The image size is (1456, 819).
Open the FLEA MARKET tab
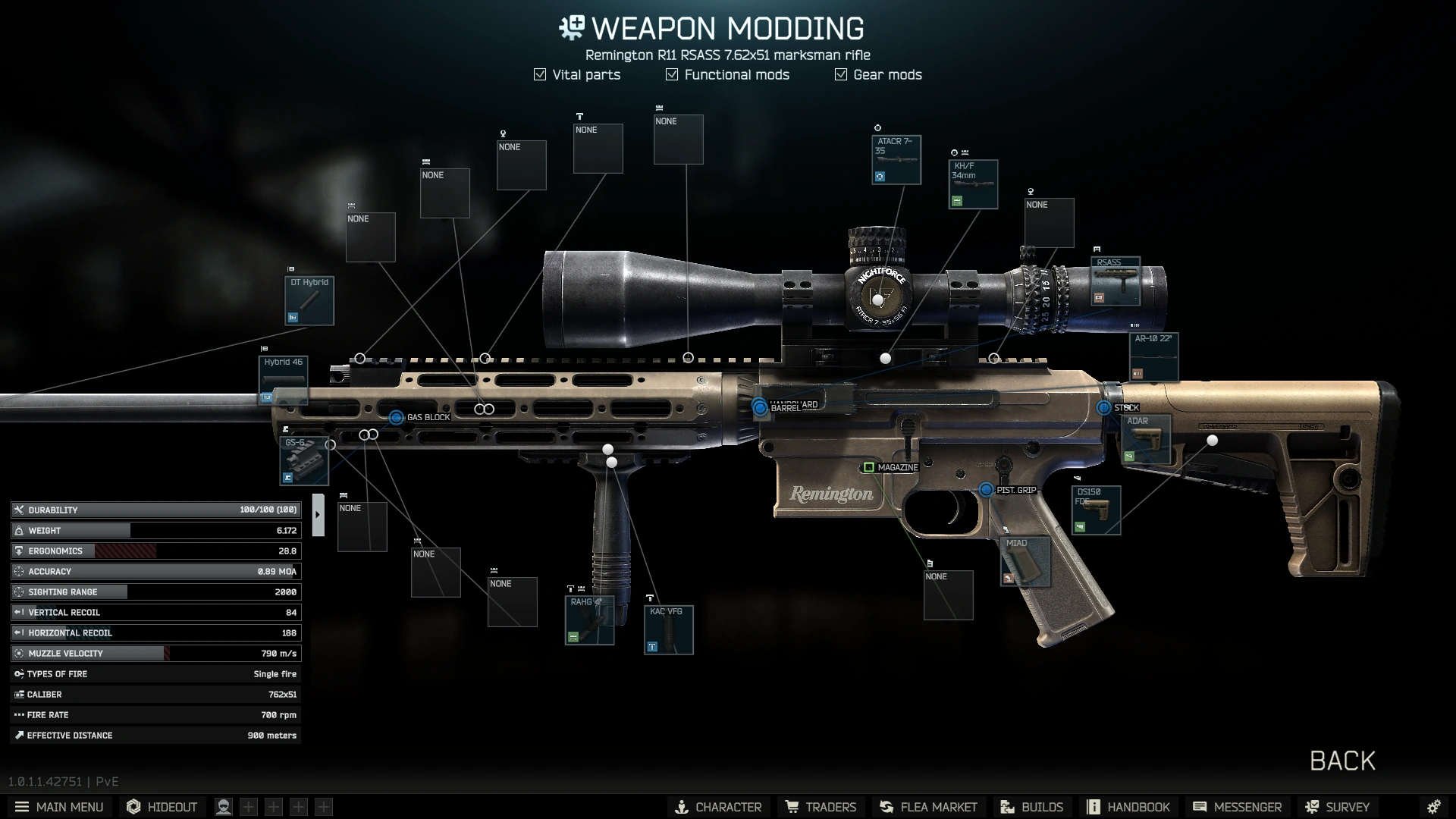point(928,807)
